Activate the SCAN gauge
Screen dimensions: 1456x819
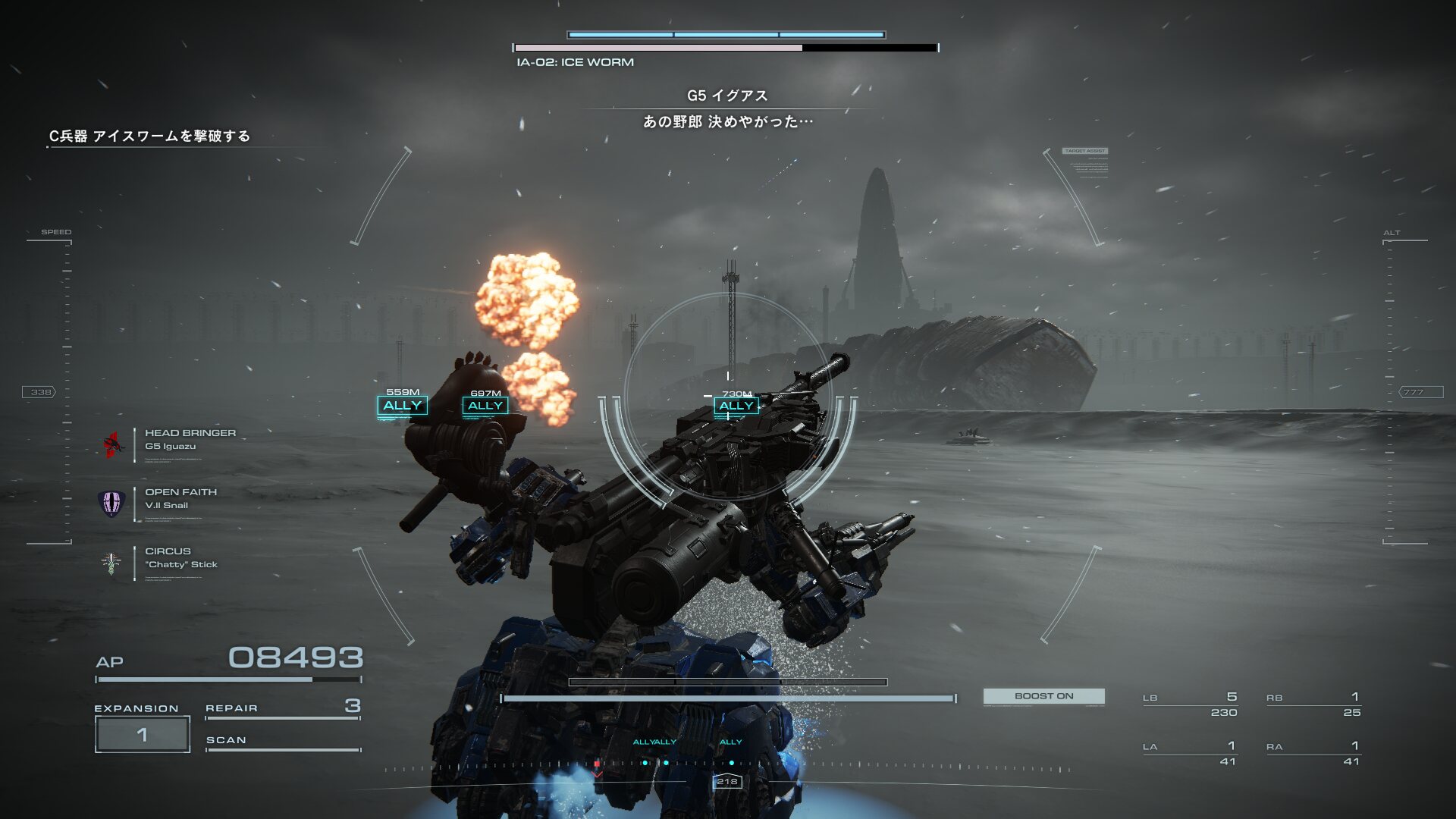[x=282, y=742]
